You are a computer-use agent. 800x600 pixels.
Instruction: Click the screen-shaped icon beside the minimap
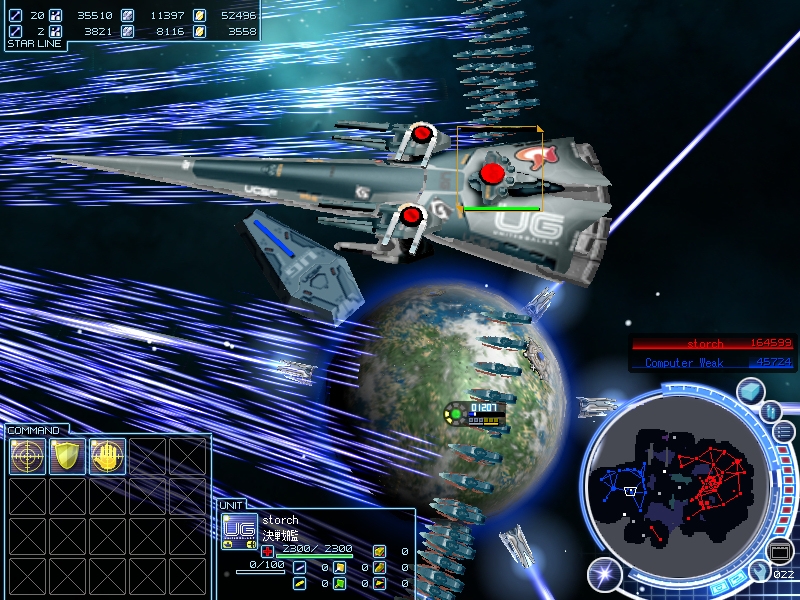(x=780, y=550)
